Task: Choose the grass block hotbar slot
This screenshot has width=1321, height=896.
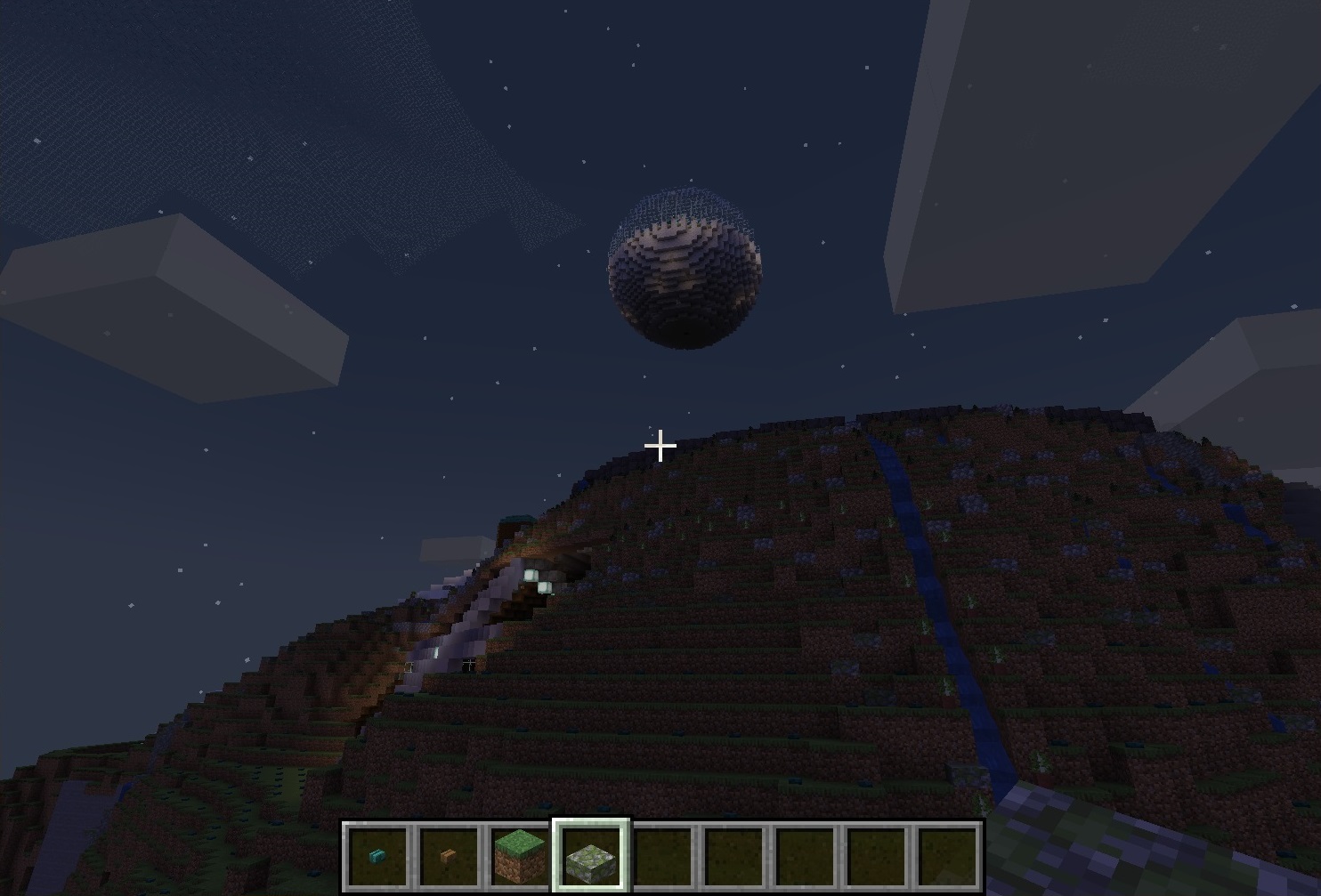Action: (520, 856)
